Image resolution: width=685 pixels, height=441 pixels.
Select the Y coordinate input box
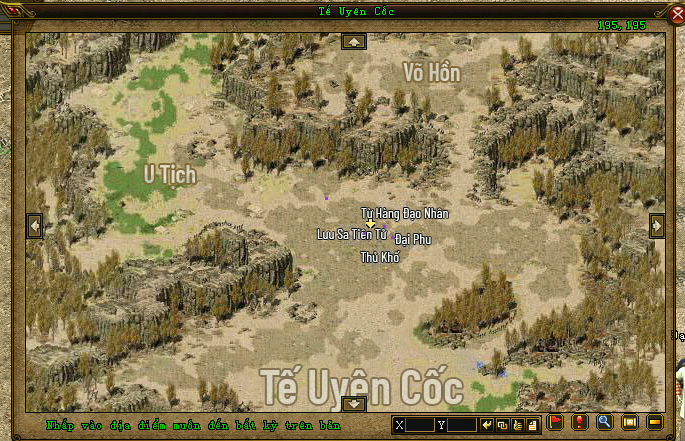pyautogui.click(x=461, y=425)
